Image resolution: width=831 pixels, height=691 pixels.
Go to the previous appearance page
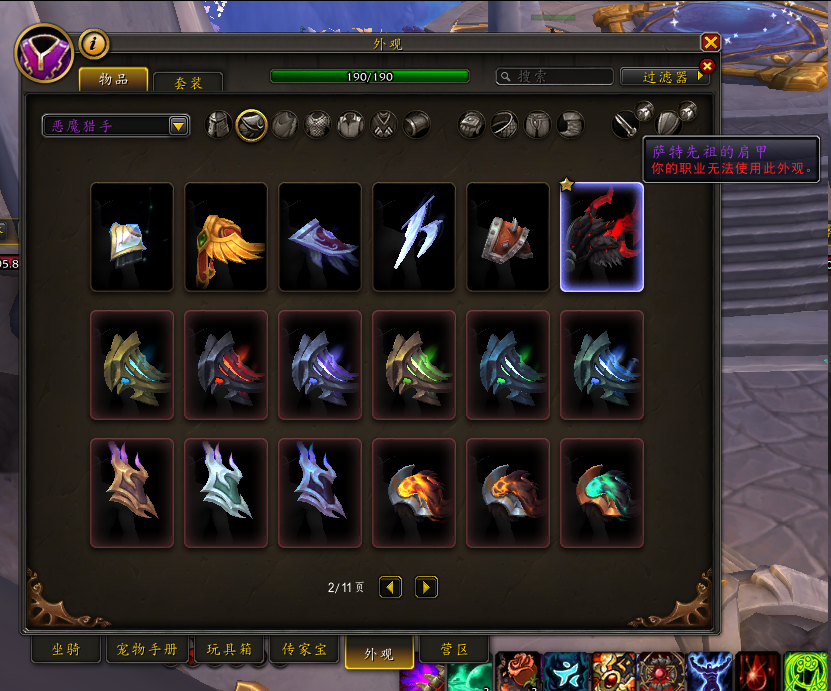pyautogui.click(x=391, y=587)
